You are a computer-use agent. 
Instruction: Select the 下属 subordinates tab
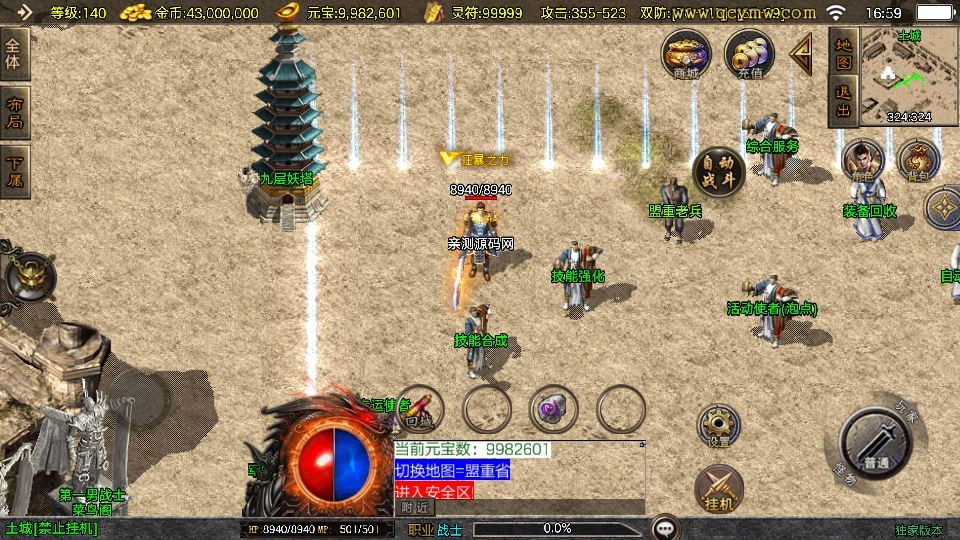14,170
